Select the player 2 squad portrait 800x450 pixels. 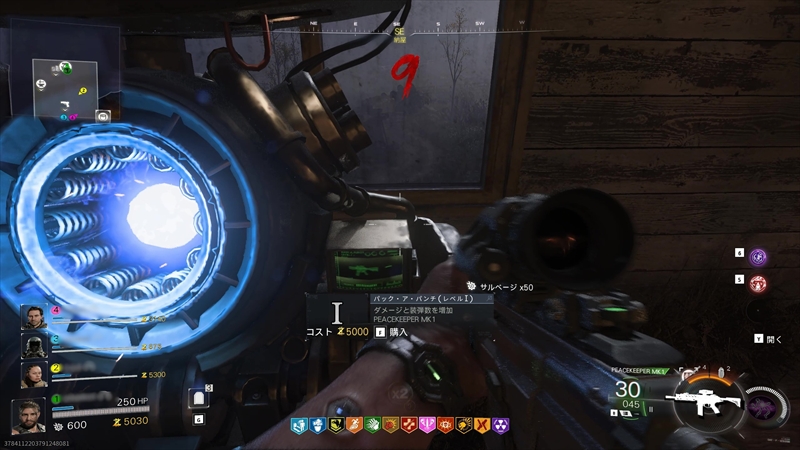tap(33, 374)
